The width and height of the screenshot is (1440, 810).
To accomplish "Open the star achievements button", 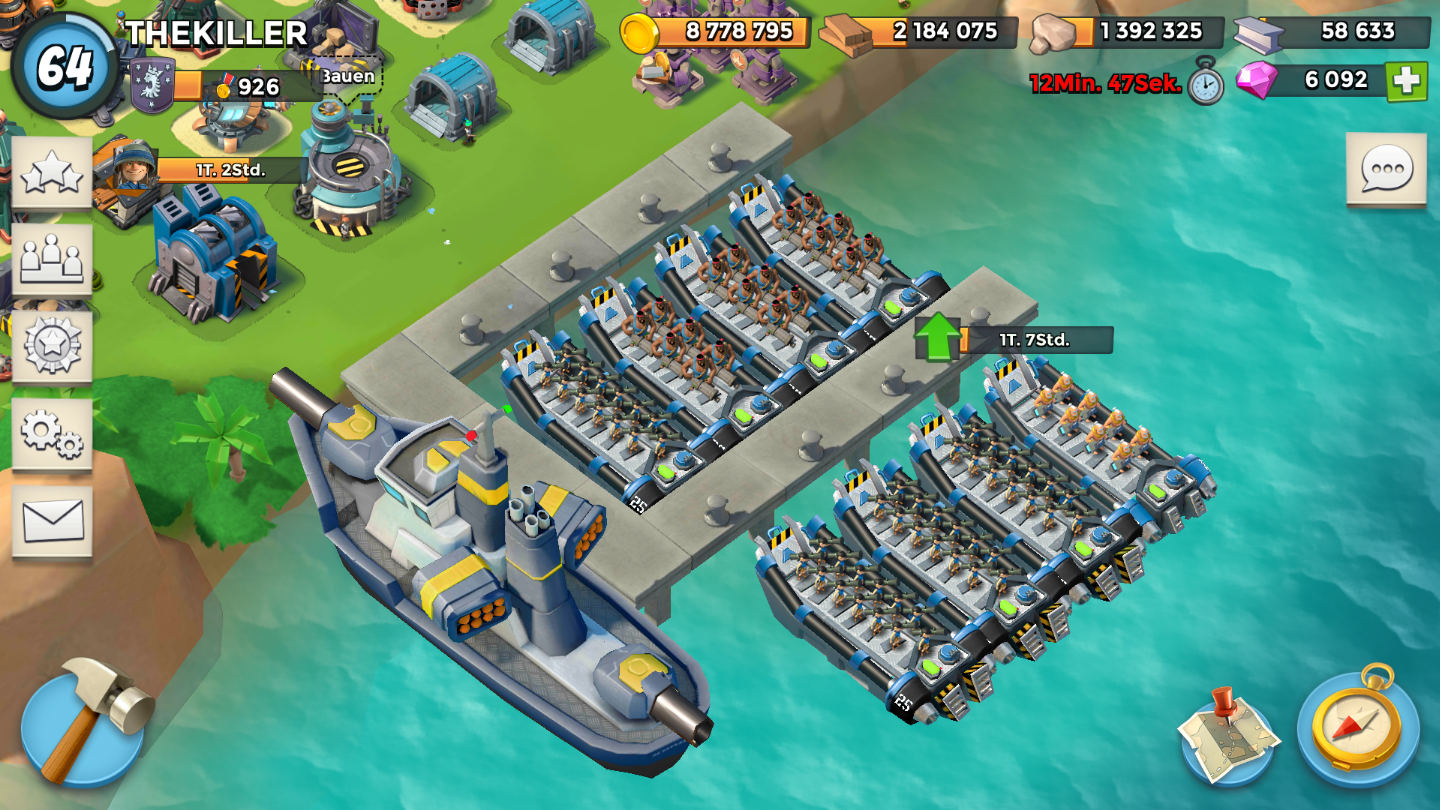I will point(52,173).
